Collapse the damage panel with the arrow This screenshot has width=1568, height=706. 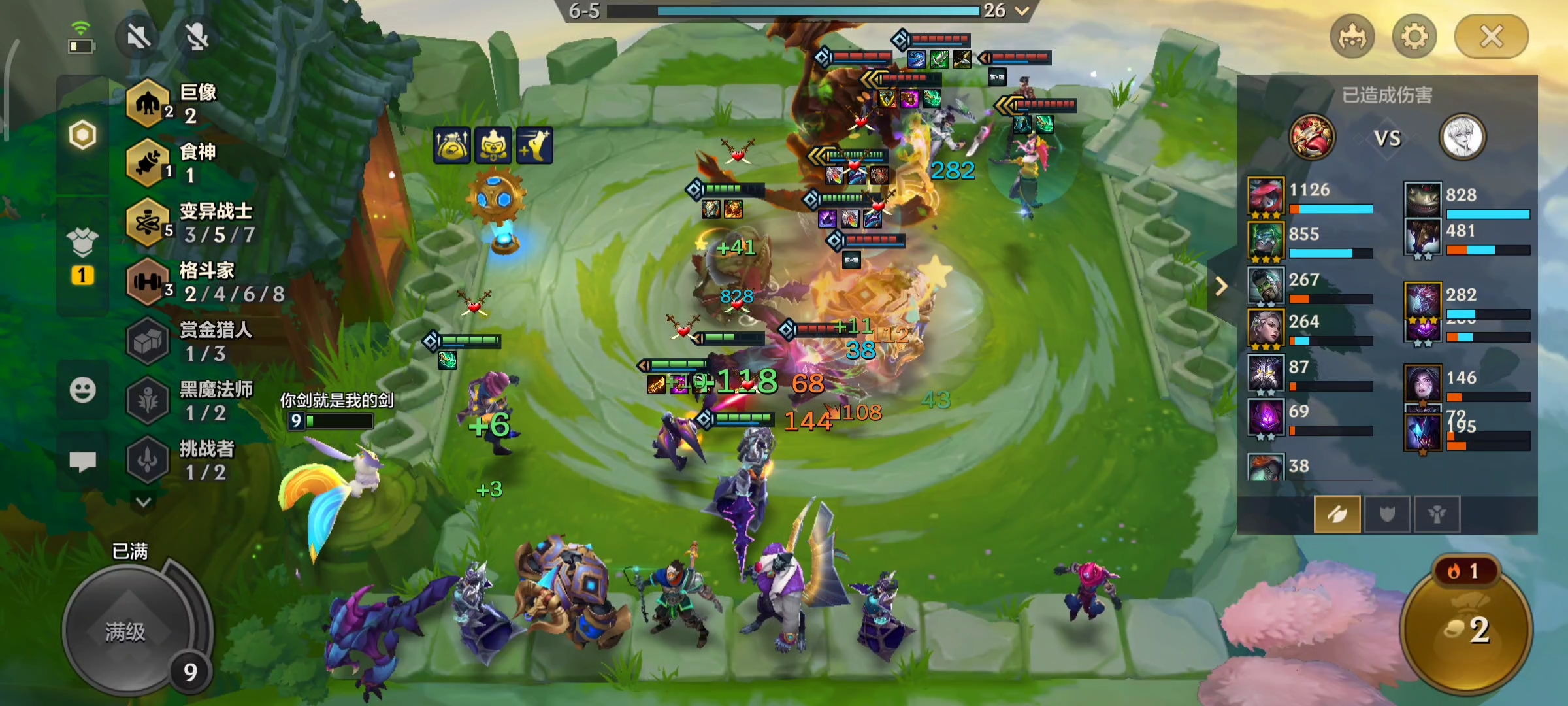[x=1220, y=286]
